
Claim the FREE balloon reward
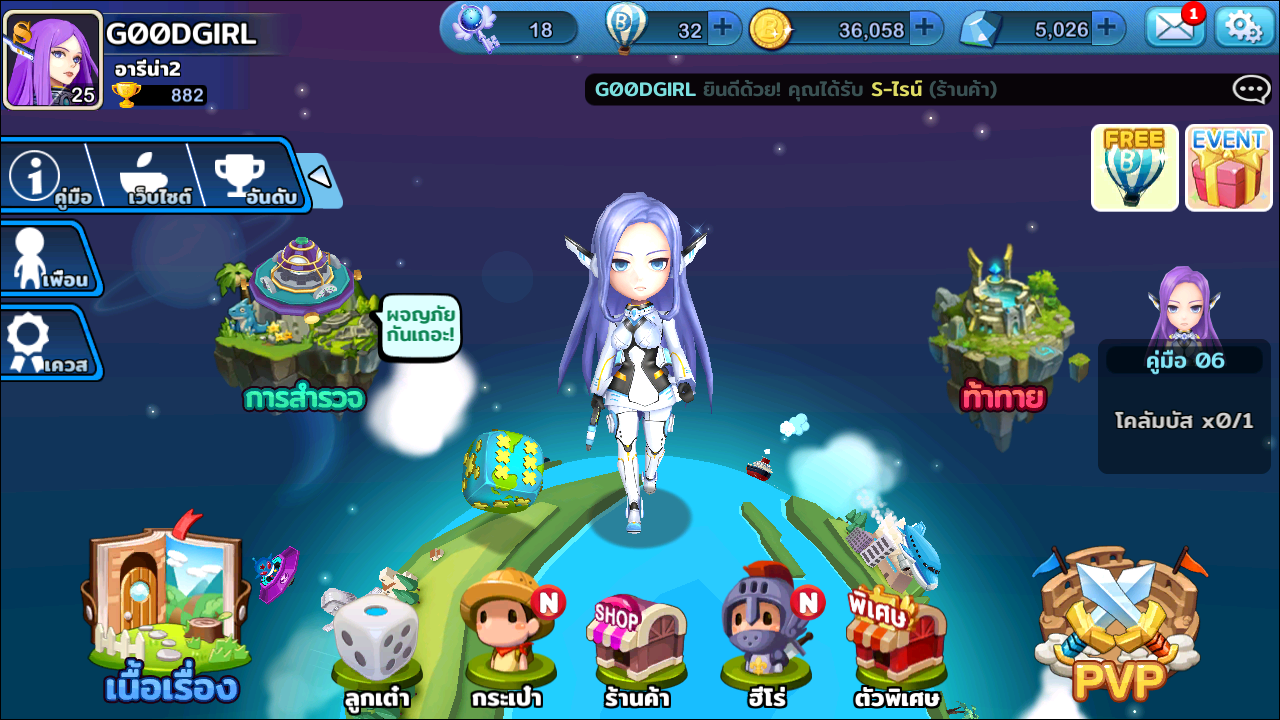click(1134, 168)
